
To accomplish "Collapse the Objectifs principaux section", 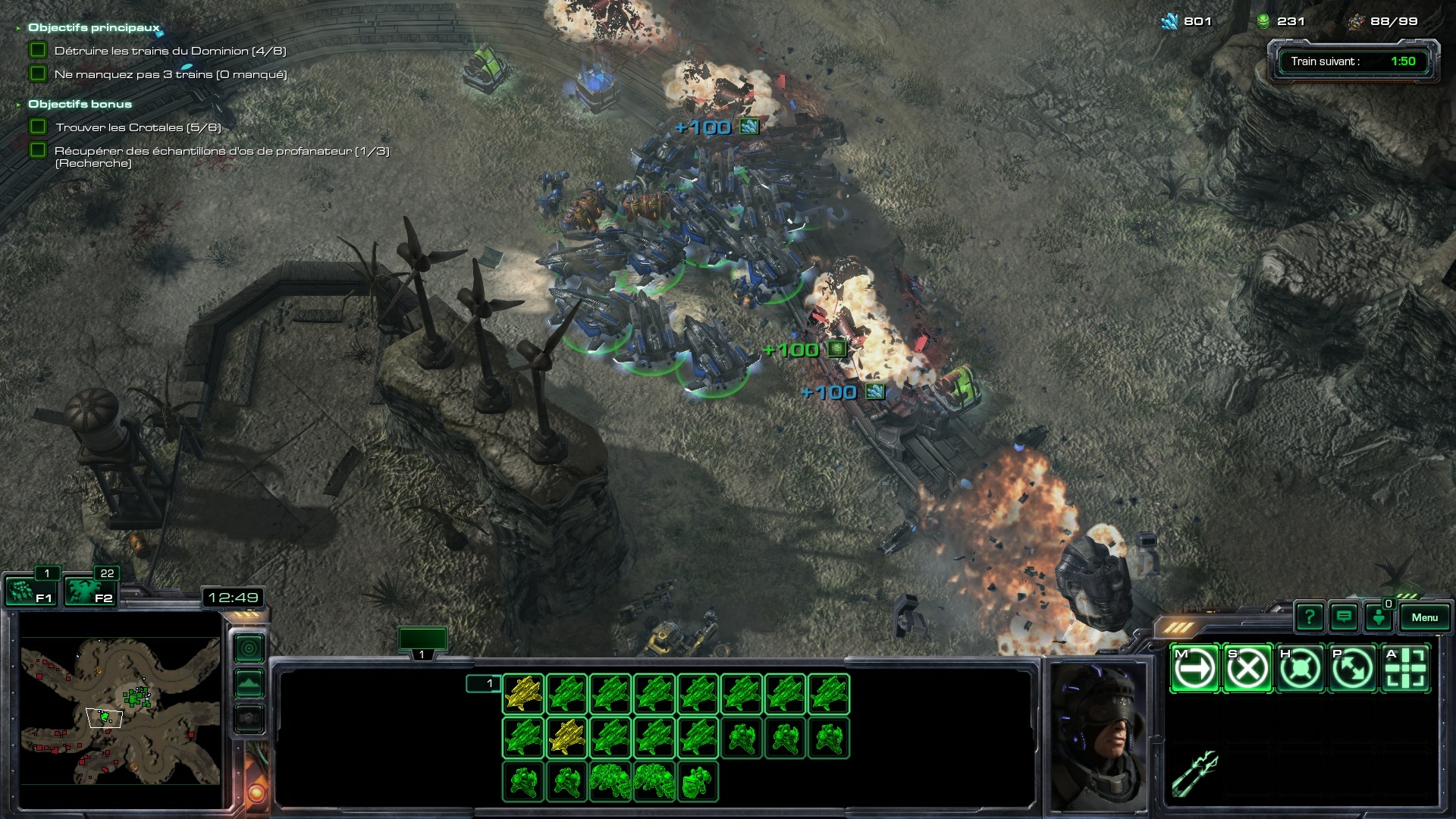I will 18,28.
